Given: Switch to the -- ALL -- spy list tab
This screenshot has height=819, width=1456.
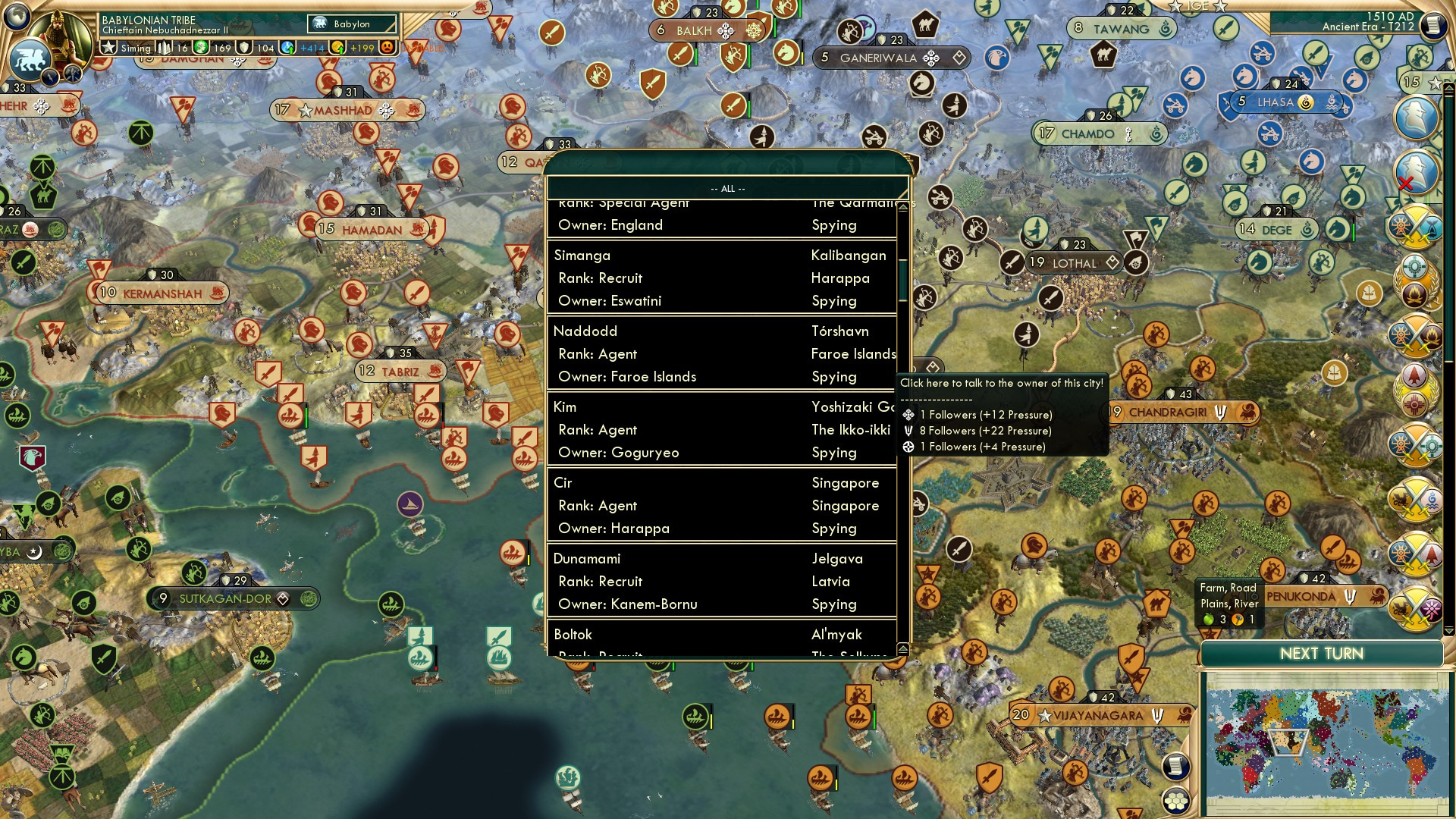Looking at the screenshot, I should (726, 188).
